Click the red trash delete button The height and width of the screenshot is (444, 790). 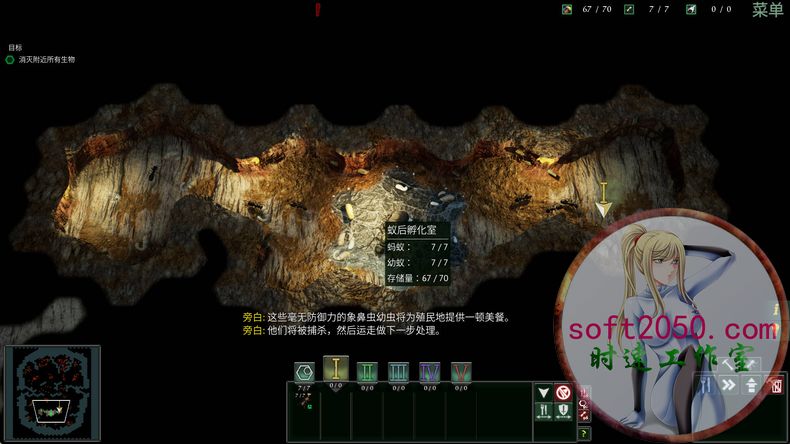[x=775, y=385]
